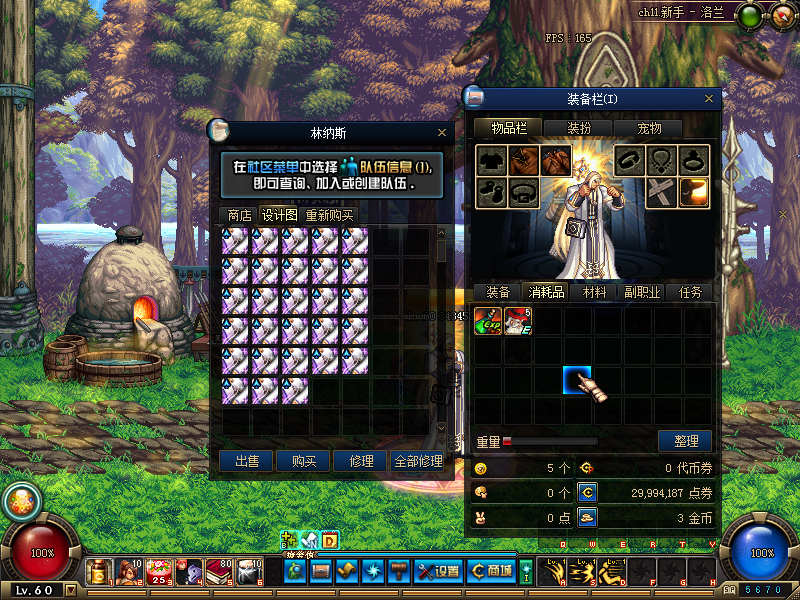The height and width of the screenshot is (600, 800).
Task: Close the 林纳斯 shop window
Action: coord(442,132)
